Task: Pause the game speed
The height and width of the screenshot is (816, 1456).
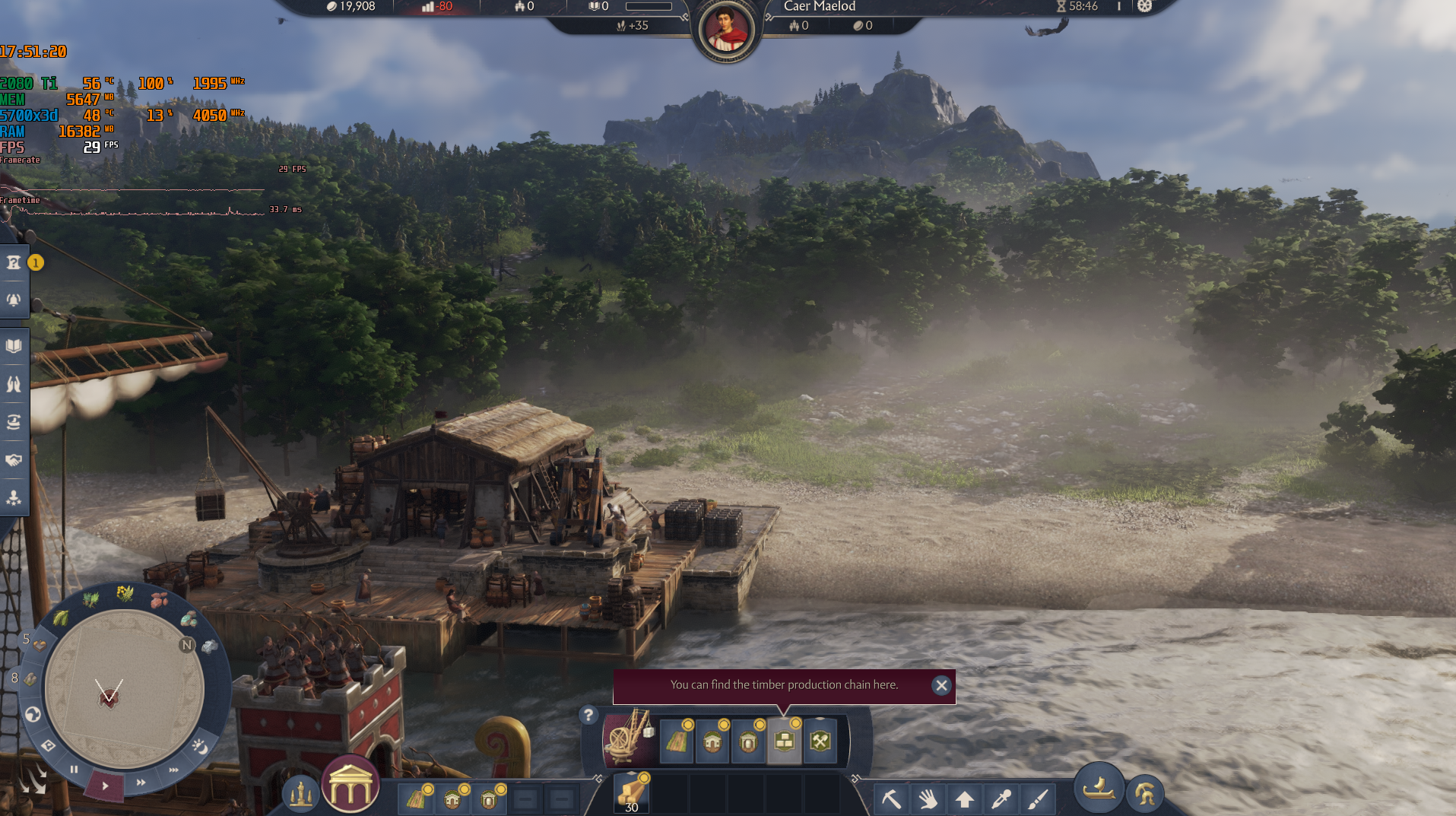Action: [x=74, y=770]
